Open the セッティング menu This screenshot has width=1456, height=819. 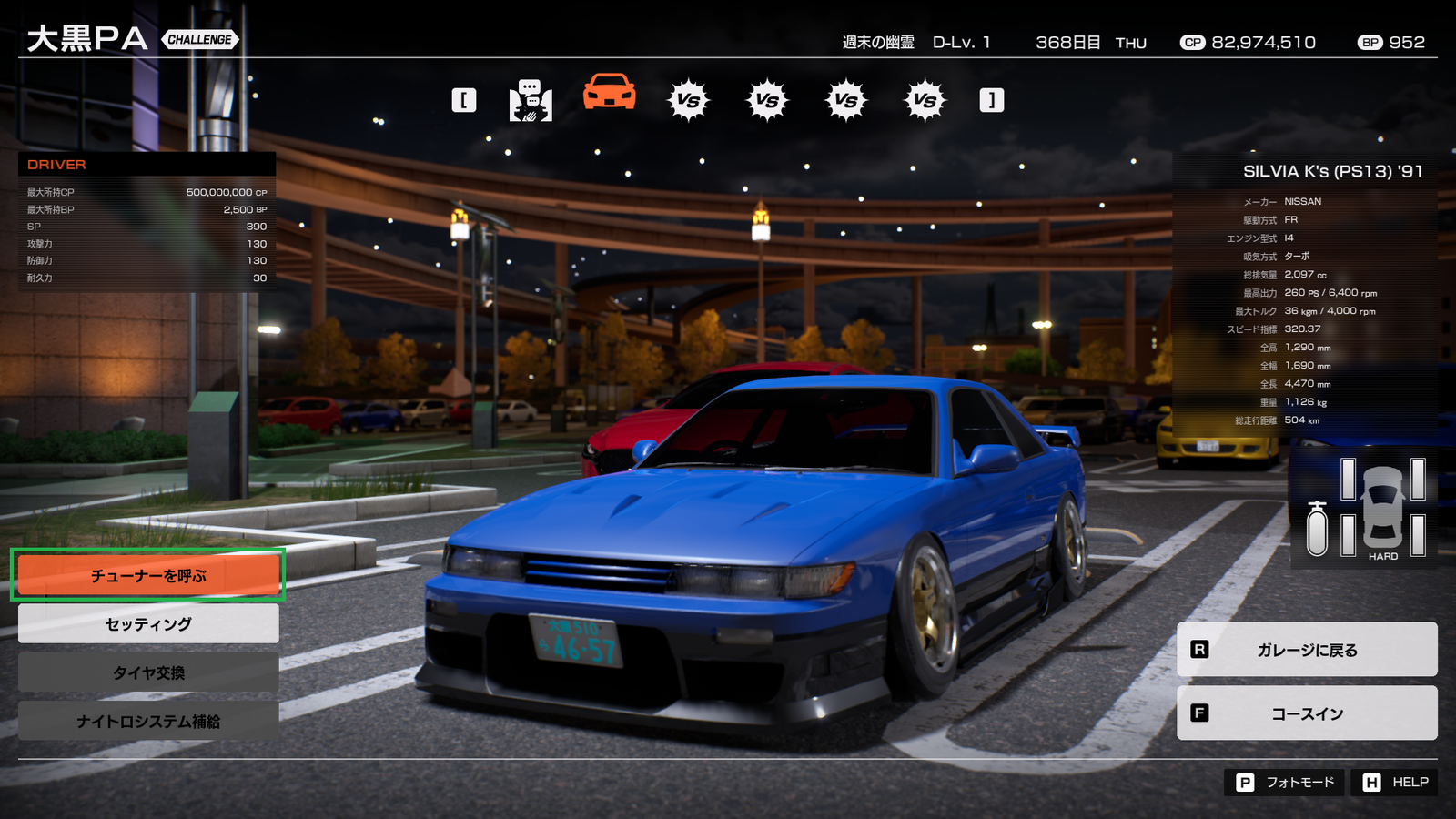(147, 623)
